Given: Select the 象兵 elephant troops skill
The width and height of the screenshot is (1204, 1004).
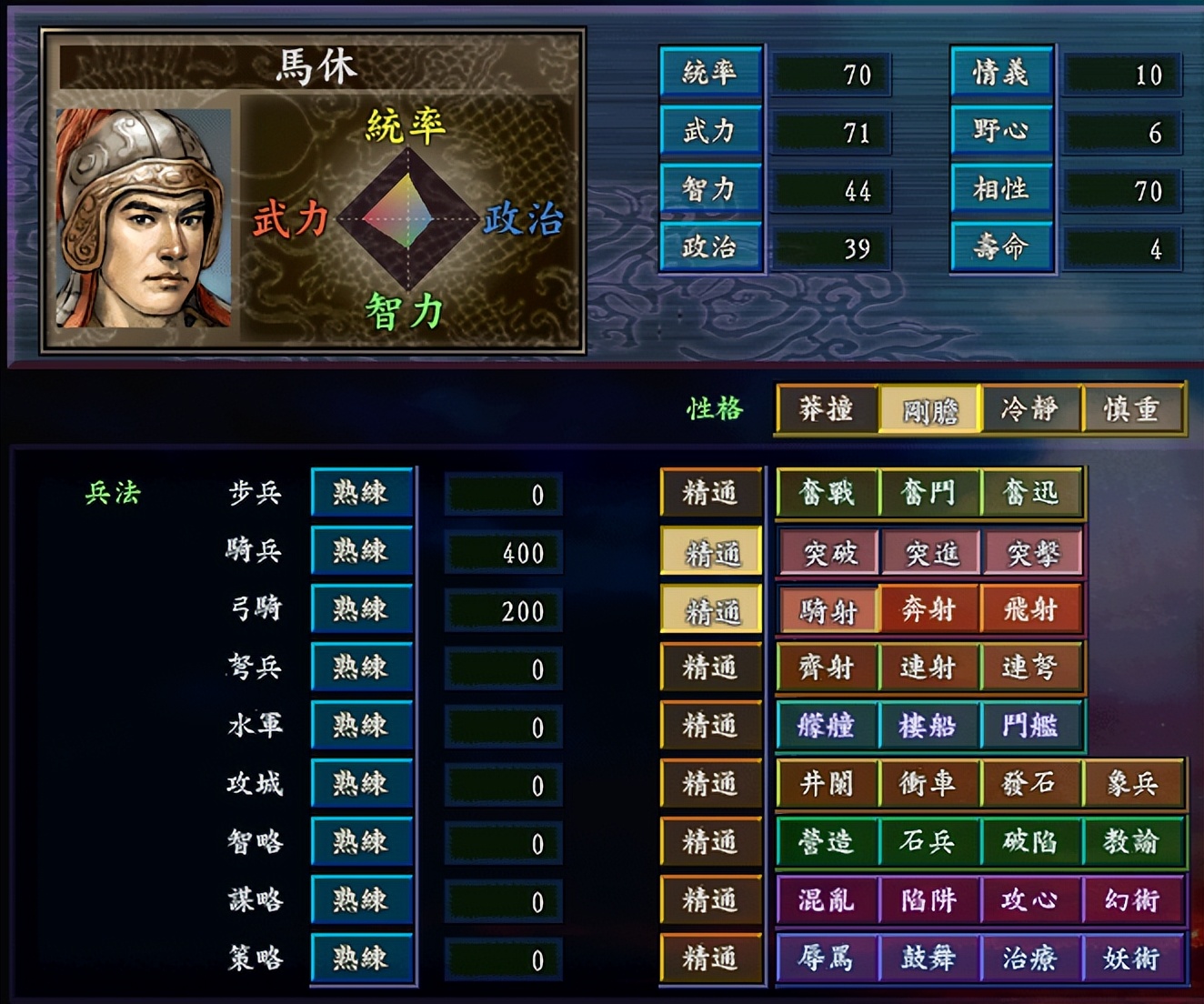Looking at the screenshot, I should tap(1135, 784).
